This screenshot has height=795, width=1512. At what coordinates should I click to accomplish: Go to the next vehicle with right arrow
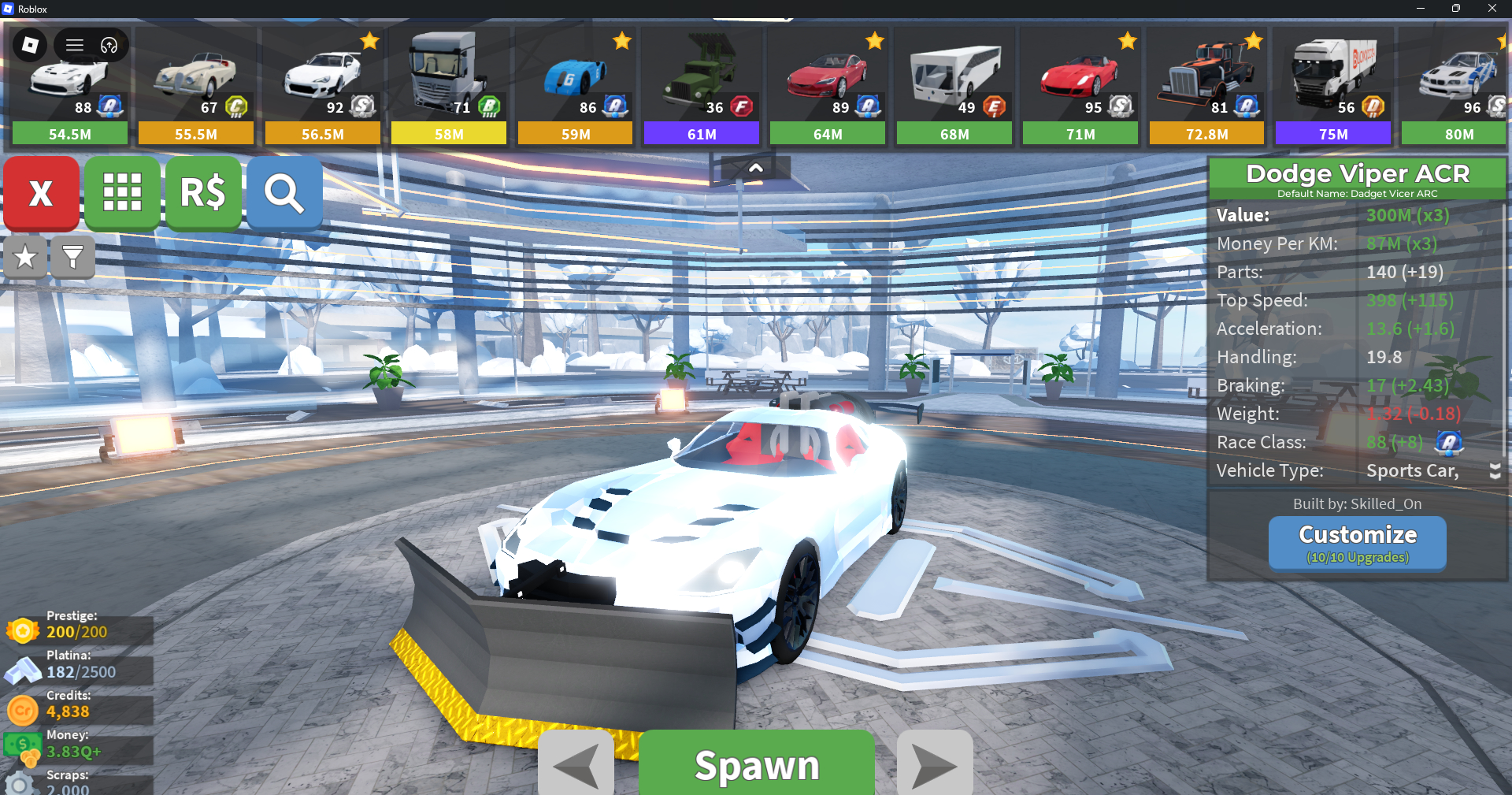point(935,764)
